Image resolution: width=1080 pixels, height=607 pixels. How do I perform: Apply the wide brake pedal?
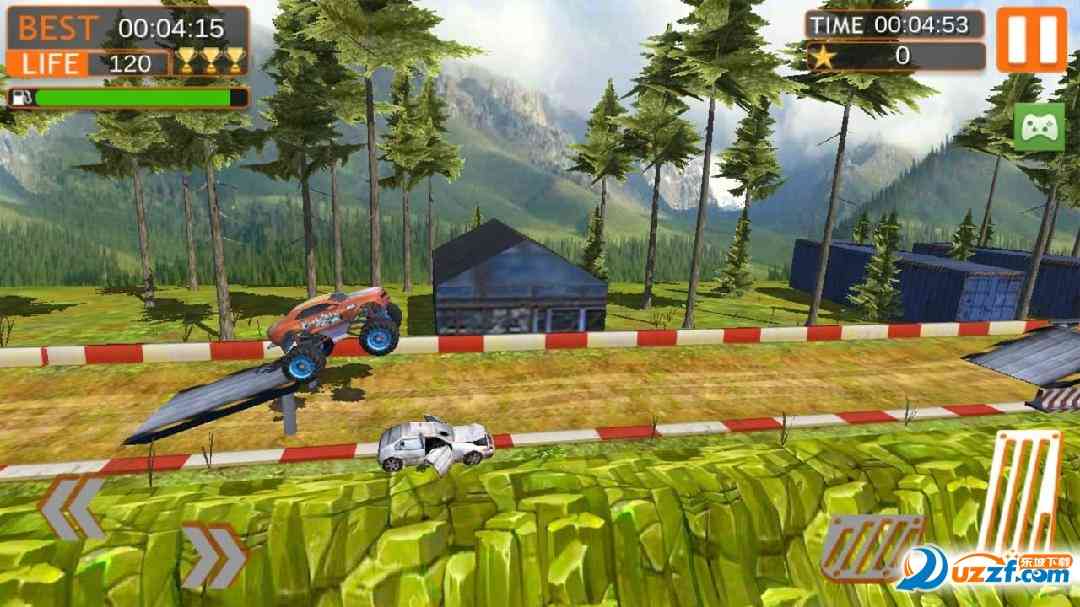pyautogui.click(x=872, y=548)
